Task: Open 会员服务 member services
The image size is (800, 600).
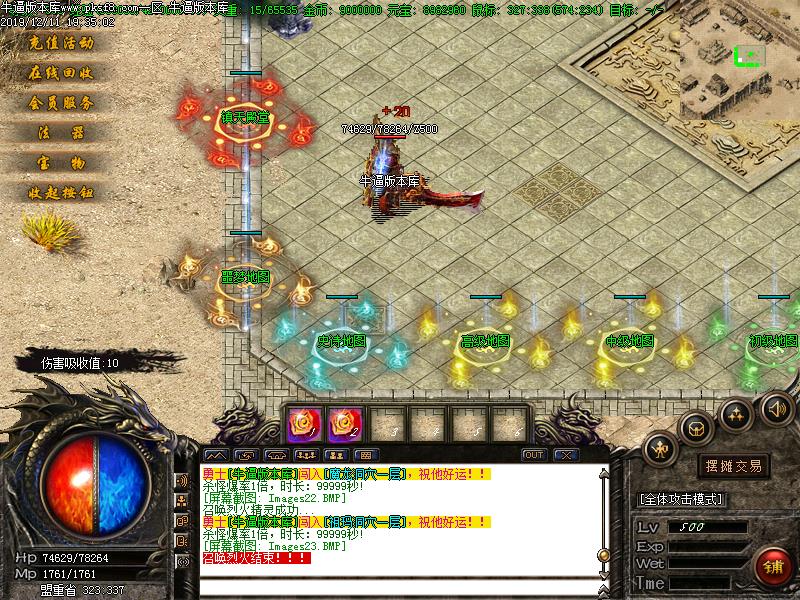Action: [60, 103]
